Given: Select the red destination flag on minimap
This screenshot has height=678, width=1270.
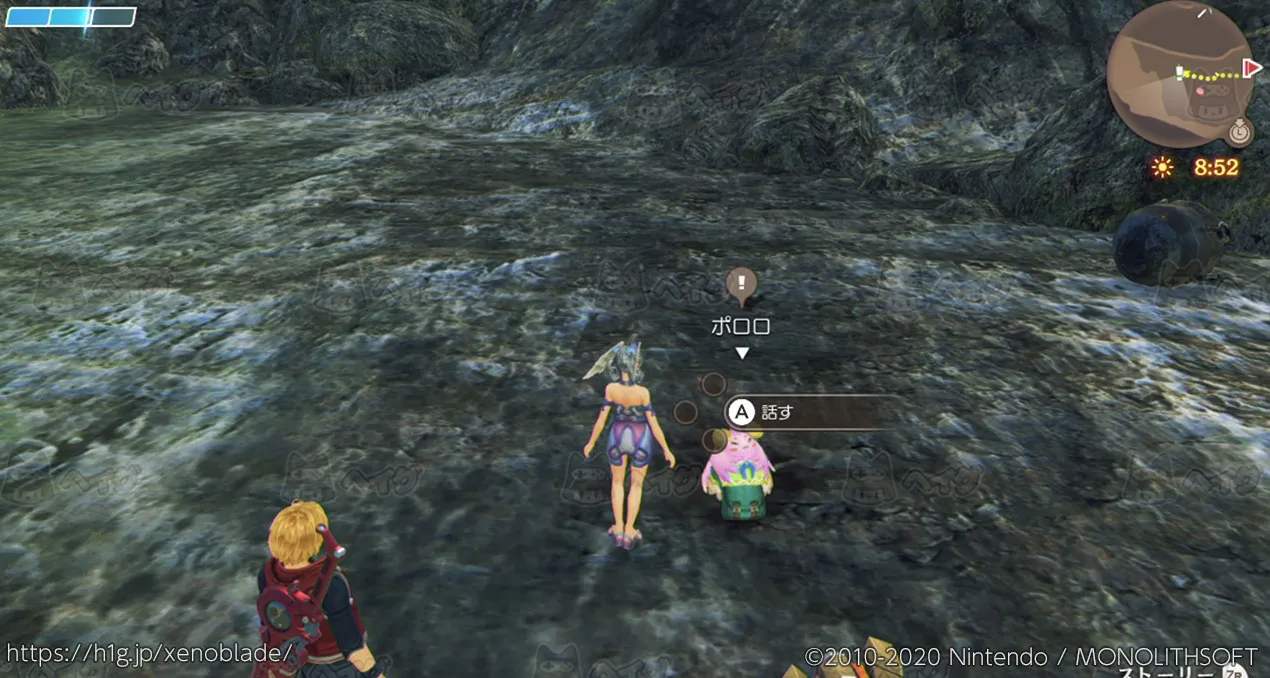Looking at the screenshot, I should 1250,68.
